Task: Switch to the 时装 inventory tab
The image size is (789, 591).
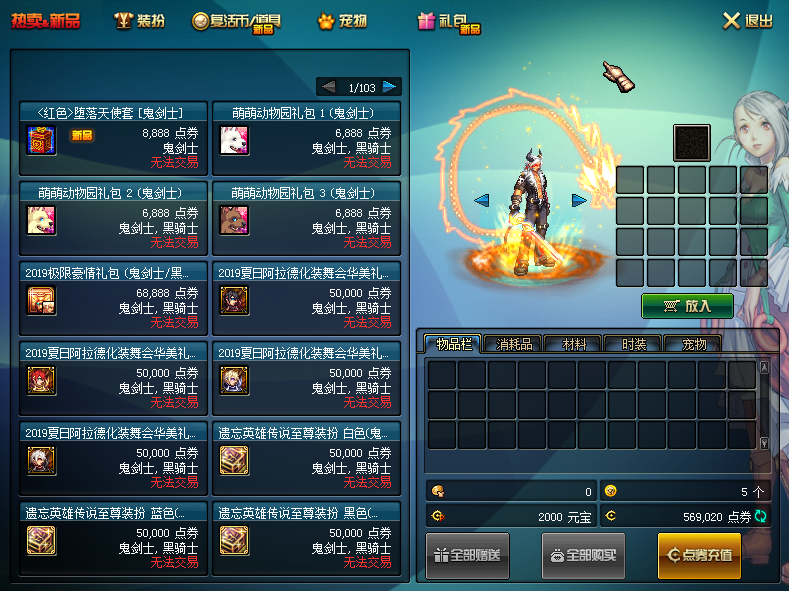Action: (634, 344)
